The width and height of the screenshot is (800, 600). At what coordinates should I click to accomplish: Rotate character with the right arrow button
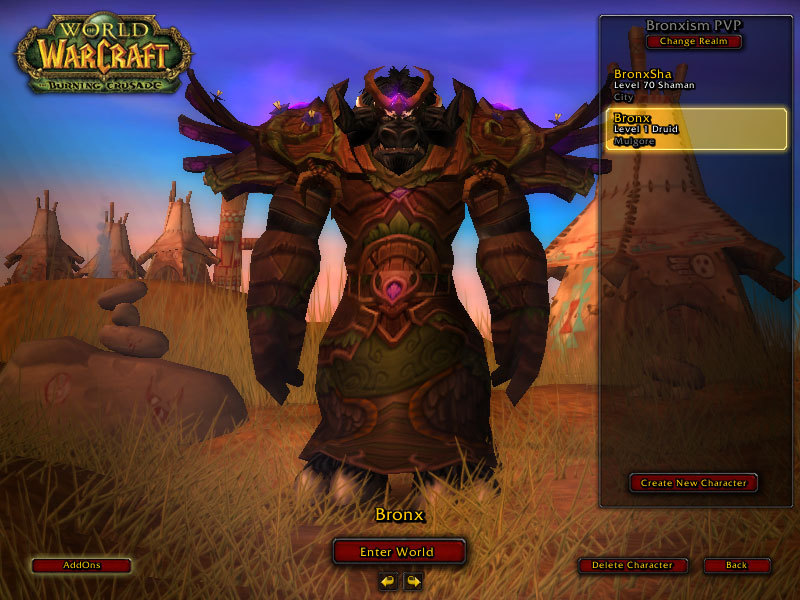tap(412, 580)
